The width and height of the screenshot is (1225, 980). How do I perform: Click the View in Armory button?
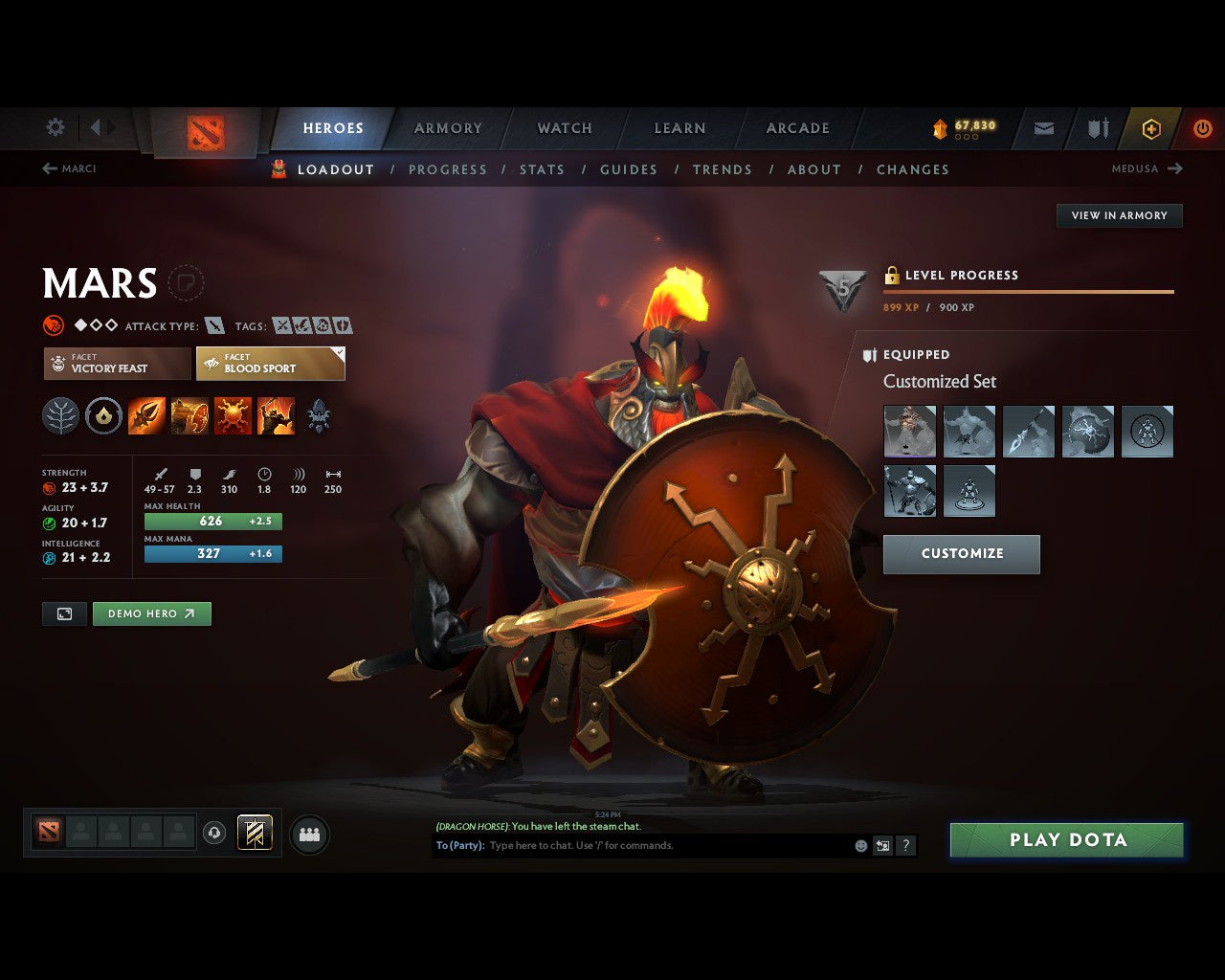pyautogui.click(x=1118, y=215)
